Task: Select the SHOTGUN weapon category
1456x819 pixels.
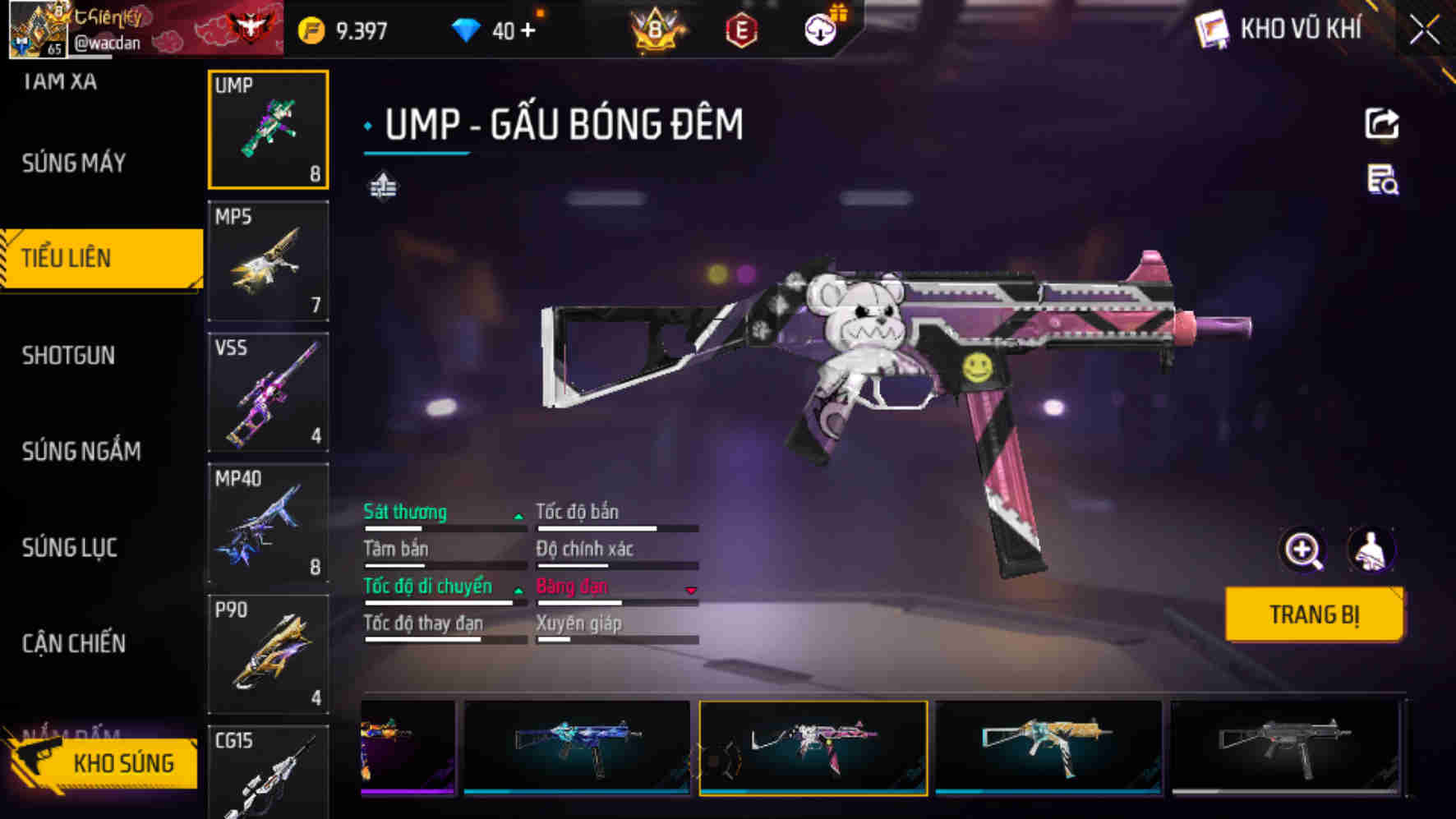Action: click(69, 356)
